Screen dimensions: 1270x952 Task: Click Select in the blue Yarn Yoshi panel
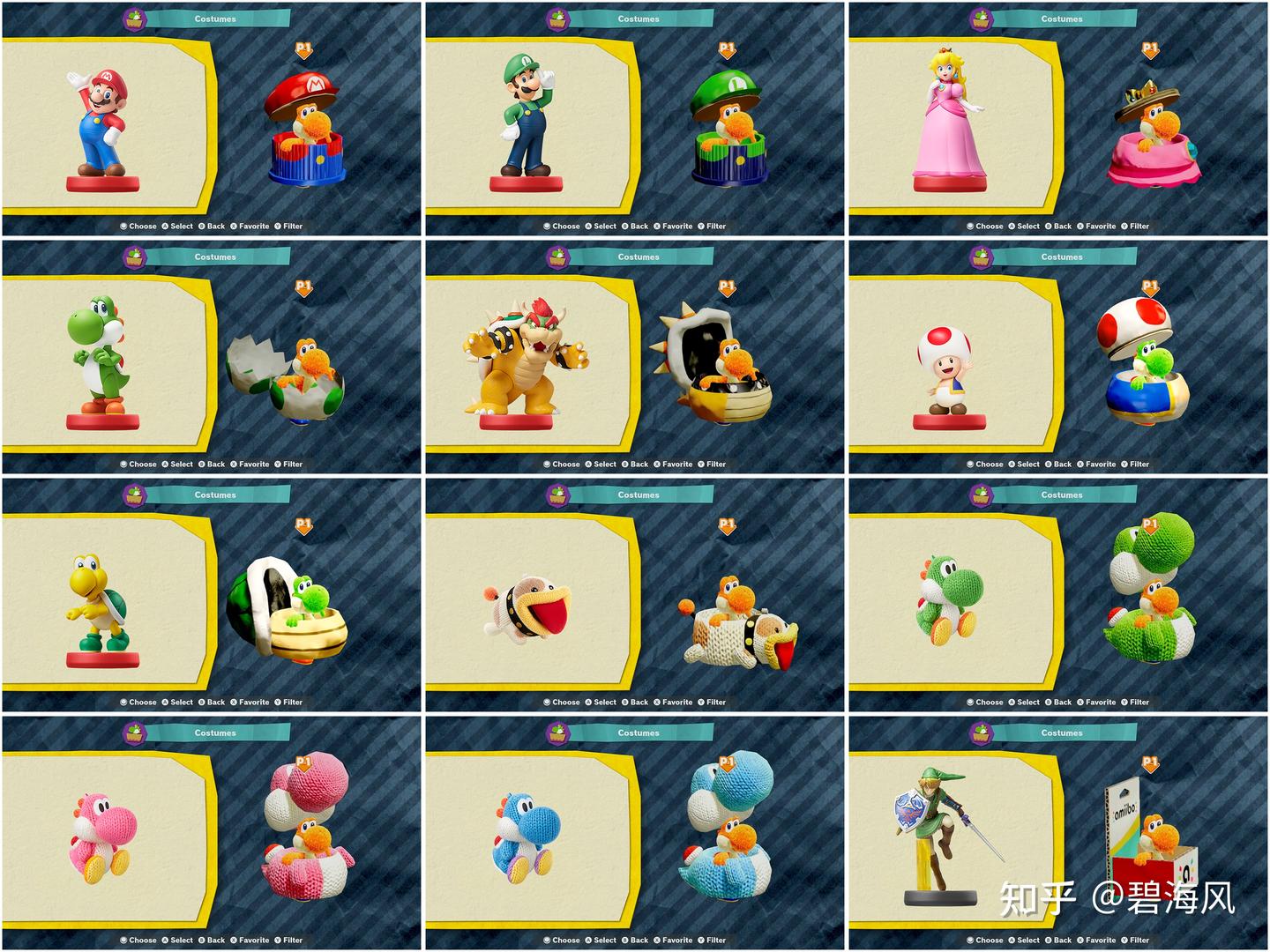[589, 940]
